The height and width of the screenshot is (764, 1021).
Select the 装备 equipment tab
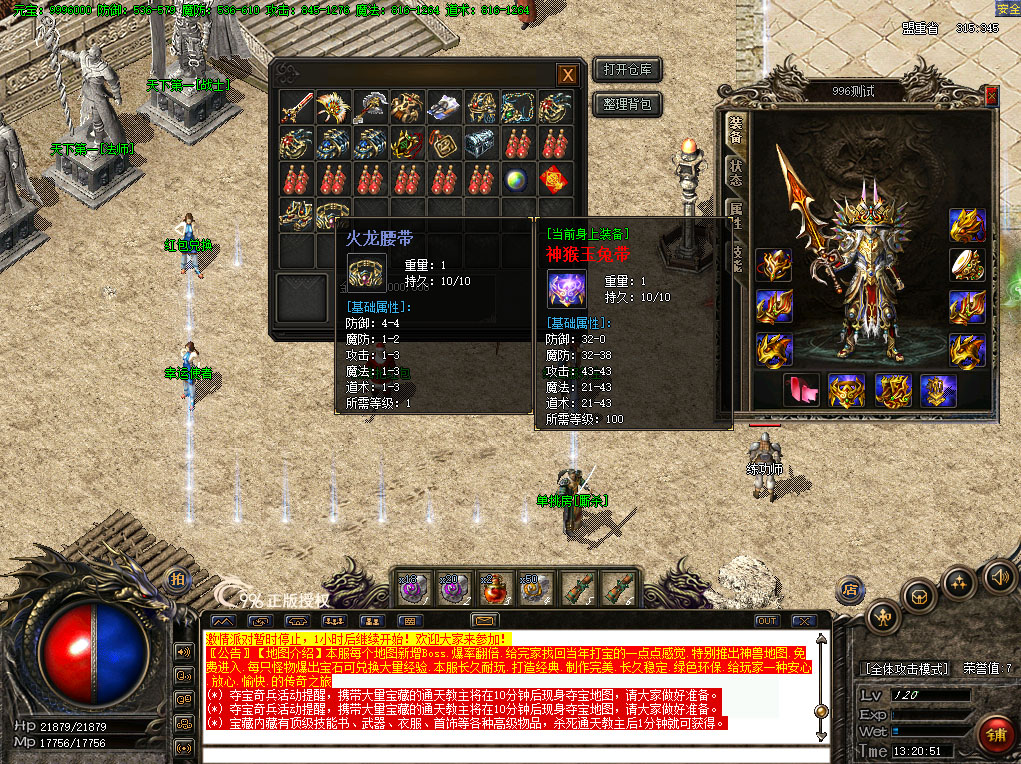pyautogui.click(x=736, y=131)
